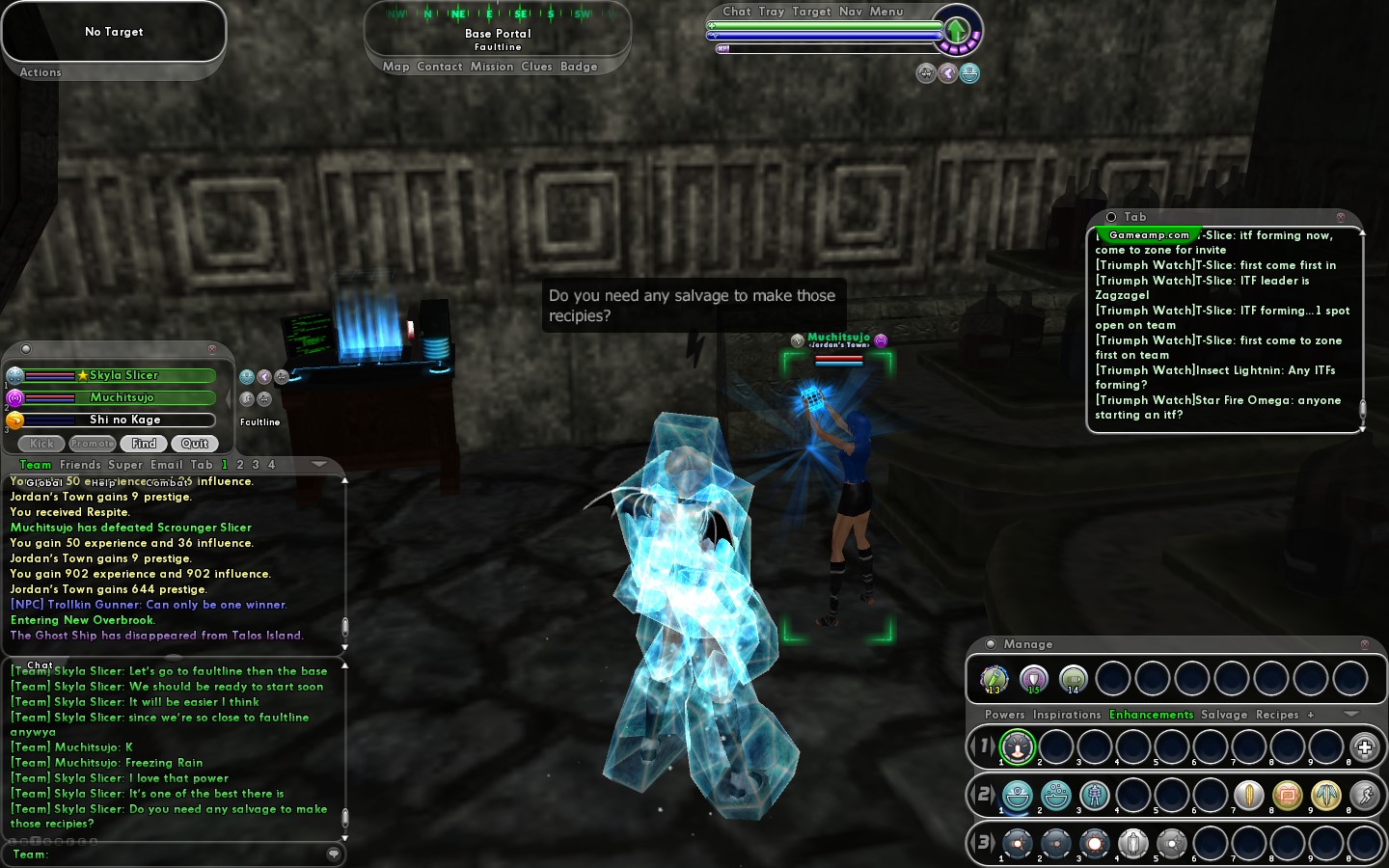Open the Menu option in status bar
Screen dimensions: 1389x868
886,12
